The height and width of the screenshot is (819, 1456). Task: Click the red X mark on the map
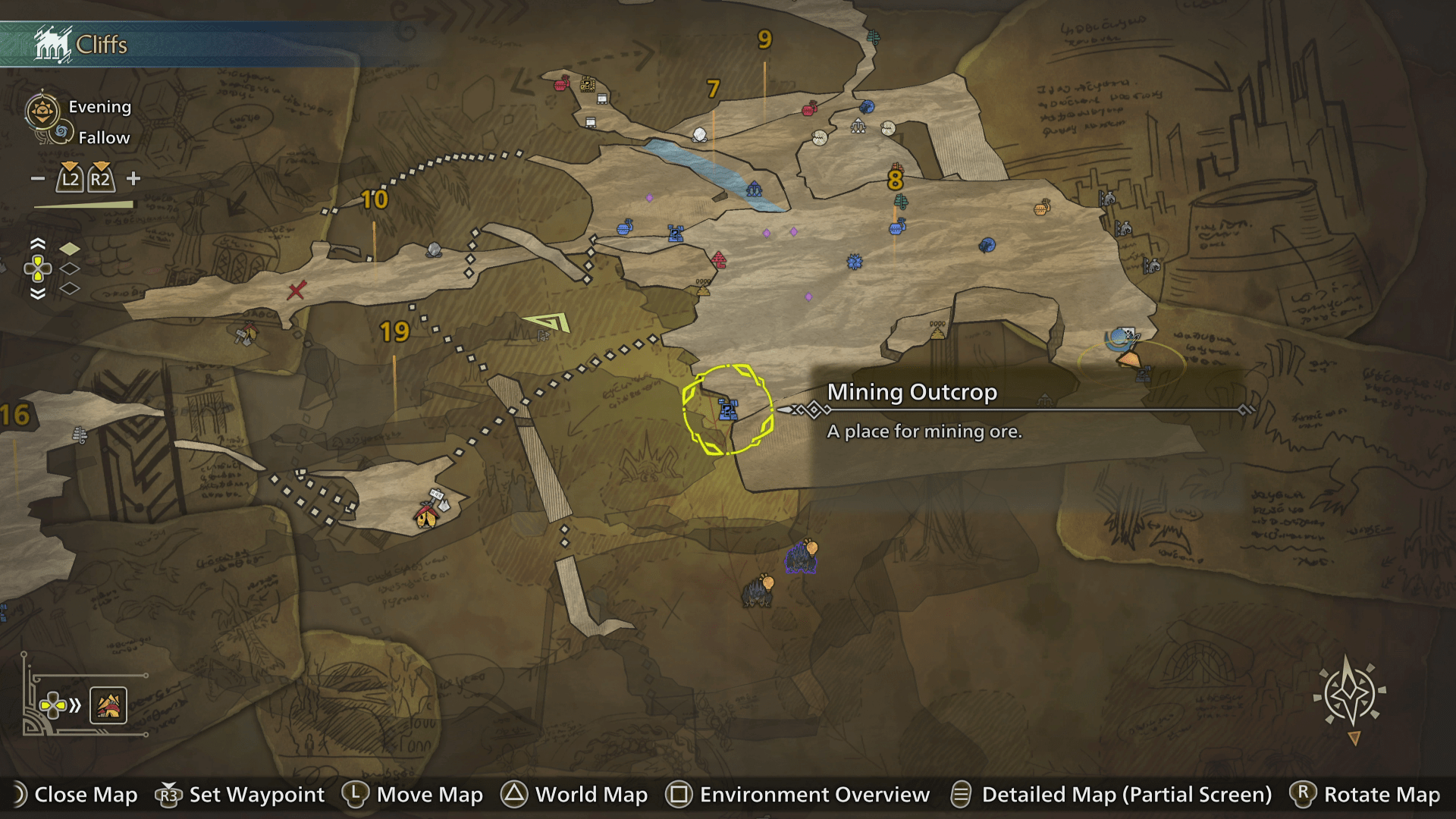296,290
